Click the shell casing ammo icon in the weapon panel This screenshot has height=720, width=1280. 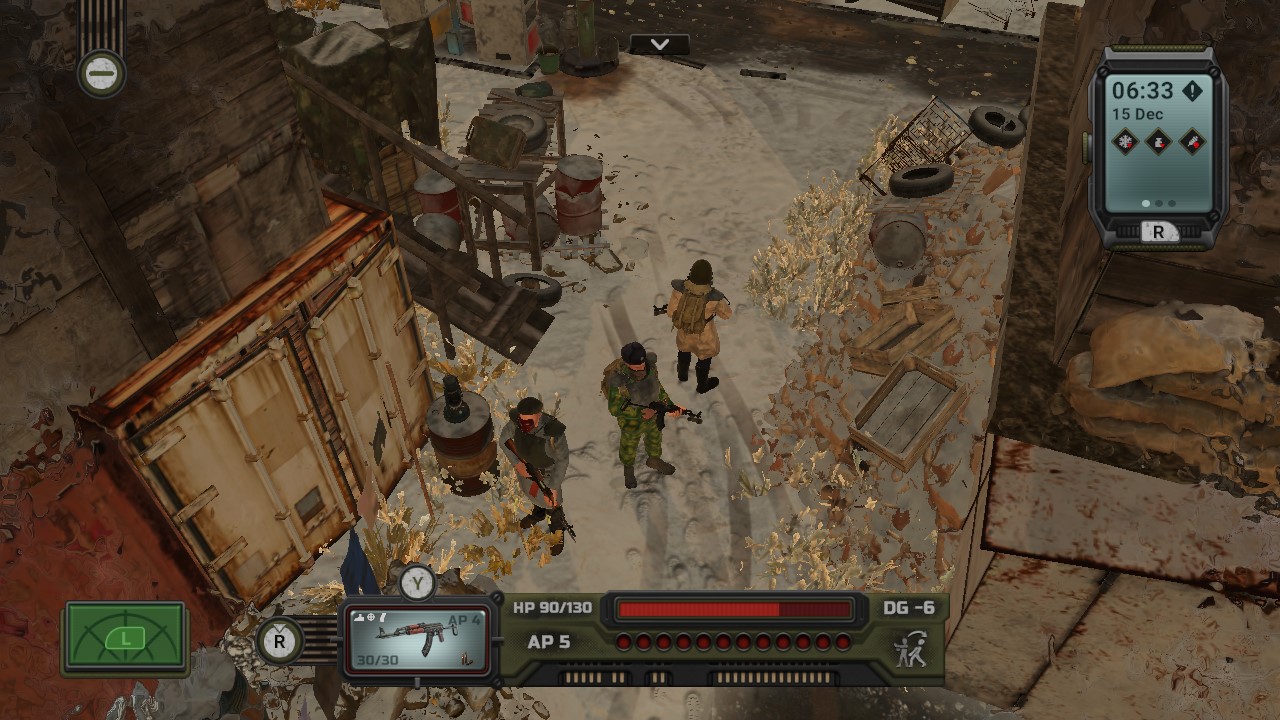tap(467, 659)
